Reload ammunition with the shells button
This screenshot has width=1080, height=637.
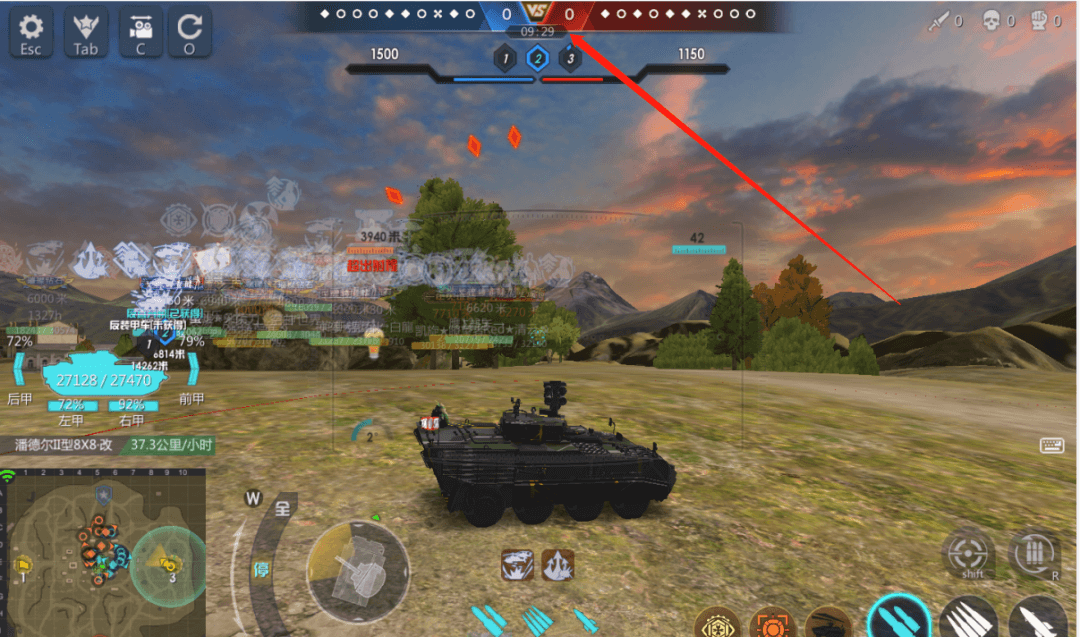pos(1033,553)
